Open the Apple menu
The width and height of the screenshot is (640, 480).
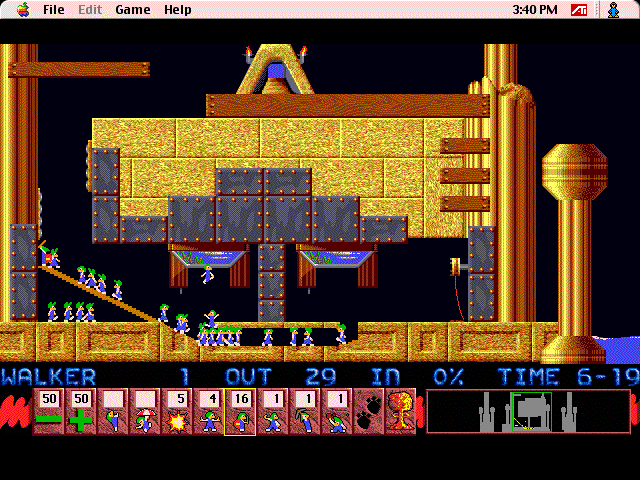pyautogui.click(x=22, y=10)
